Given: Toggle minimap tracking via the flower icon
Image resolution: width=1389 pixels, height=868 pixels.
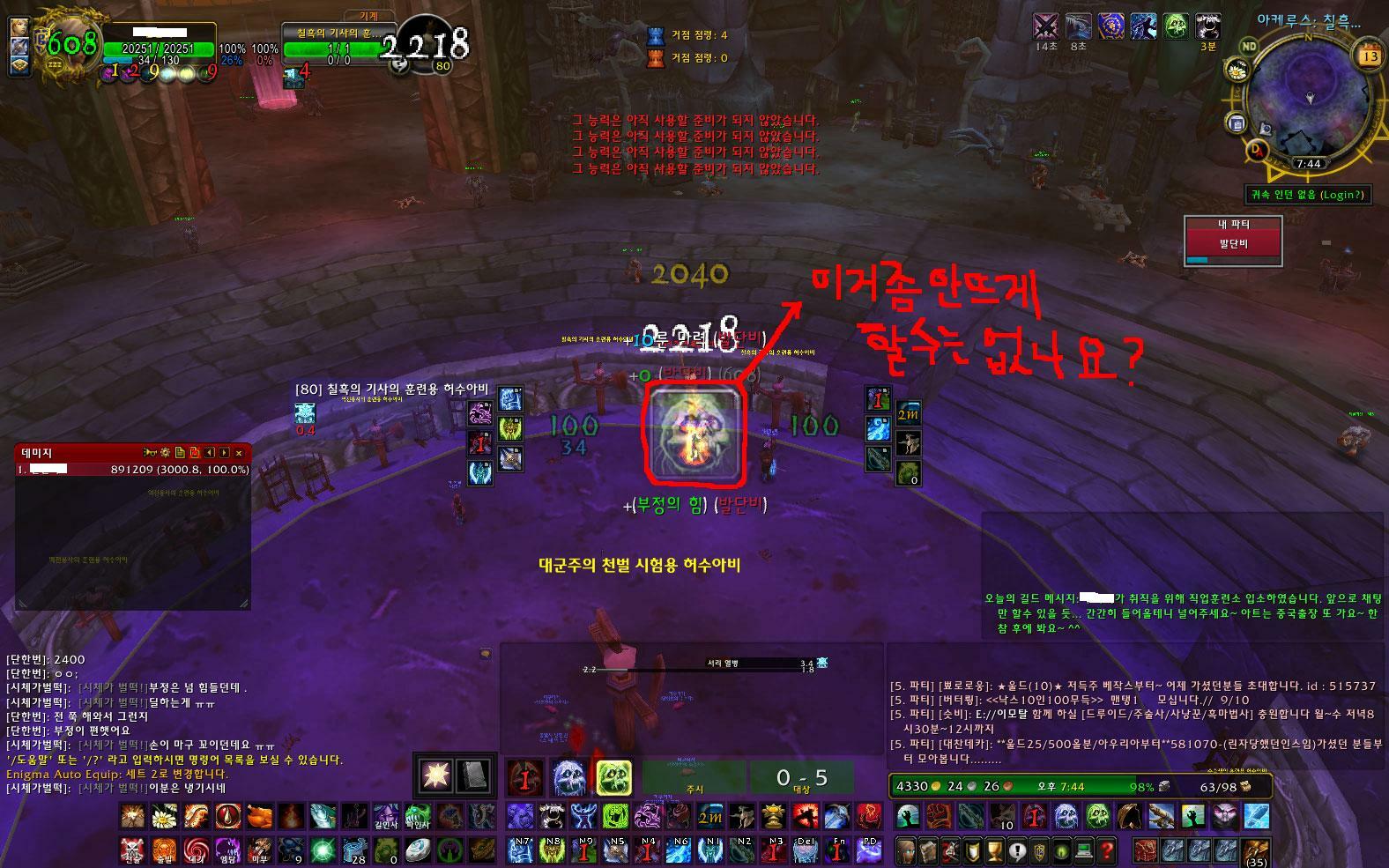Looking at the screenshot, I should tap(1237, 69).
